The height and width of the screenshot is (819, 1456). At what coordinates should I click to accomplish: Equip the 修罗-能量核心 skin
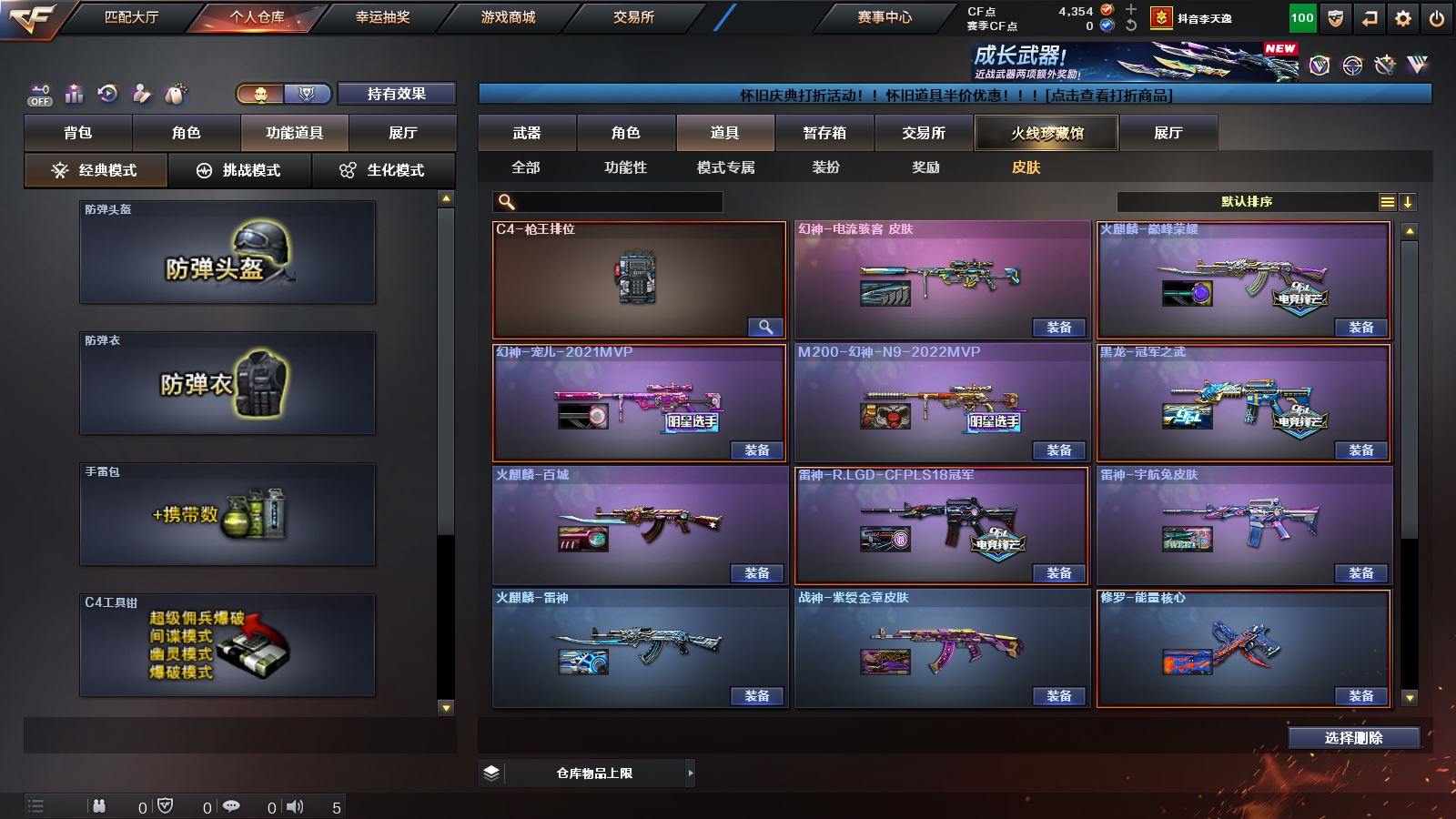(1360, 696)
